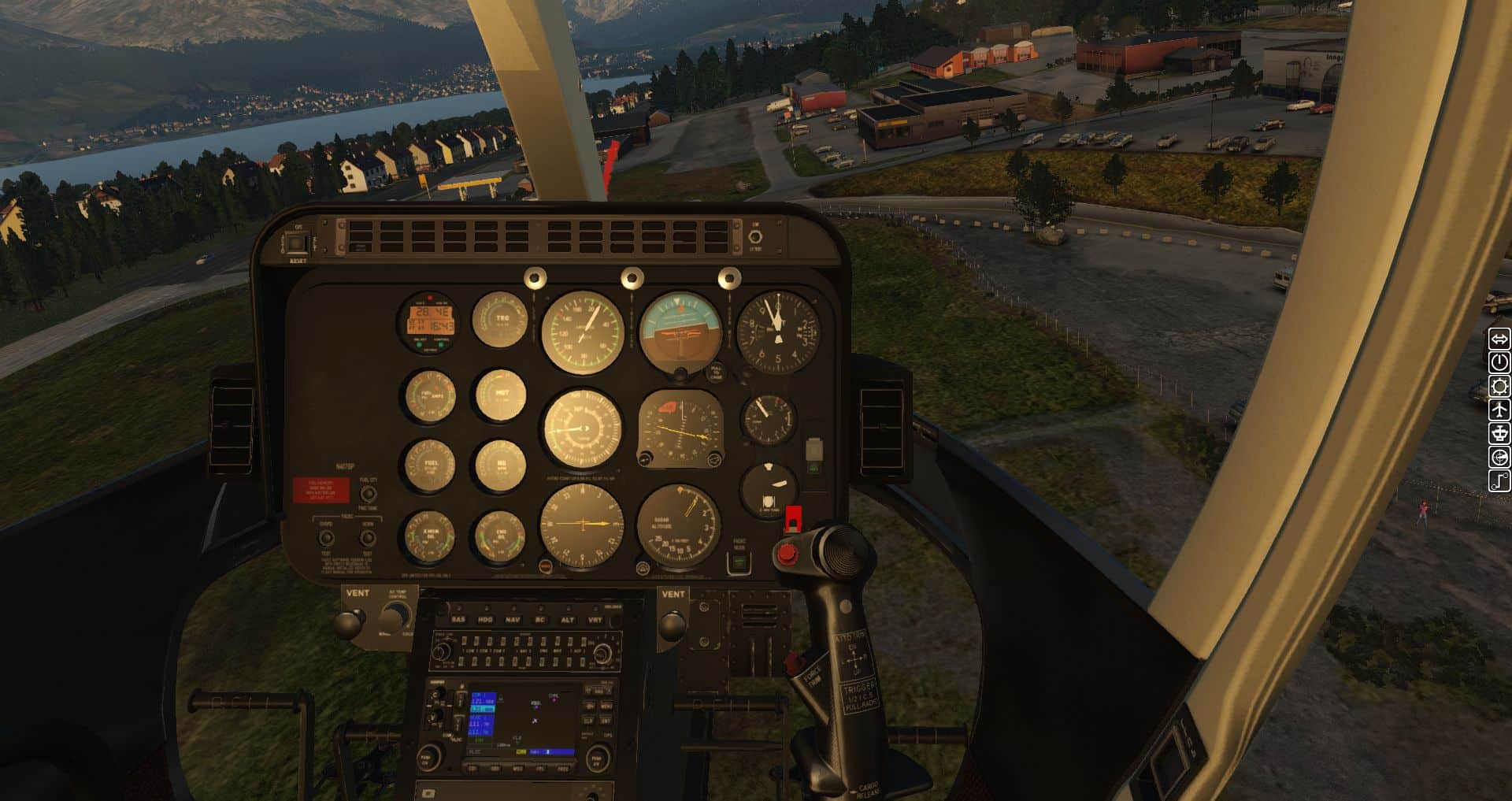This screenshot has width=1512, height=801.
Task: Open the flight route path icon
Action: [x=1499, y=481]
